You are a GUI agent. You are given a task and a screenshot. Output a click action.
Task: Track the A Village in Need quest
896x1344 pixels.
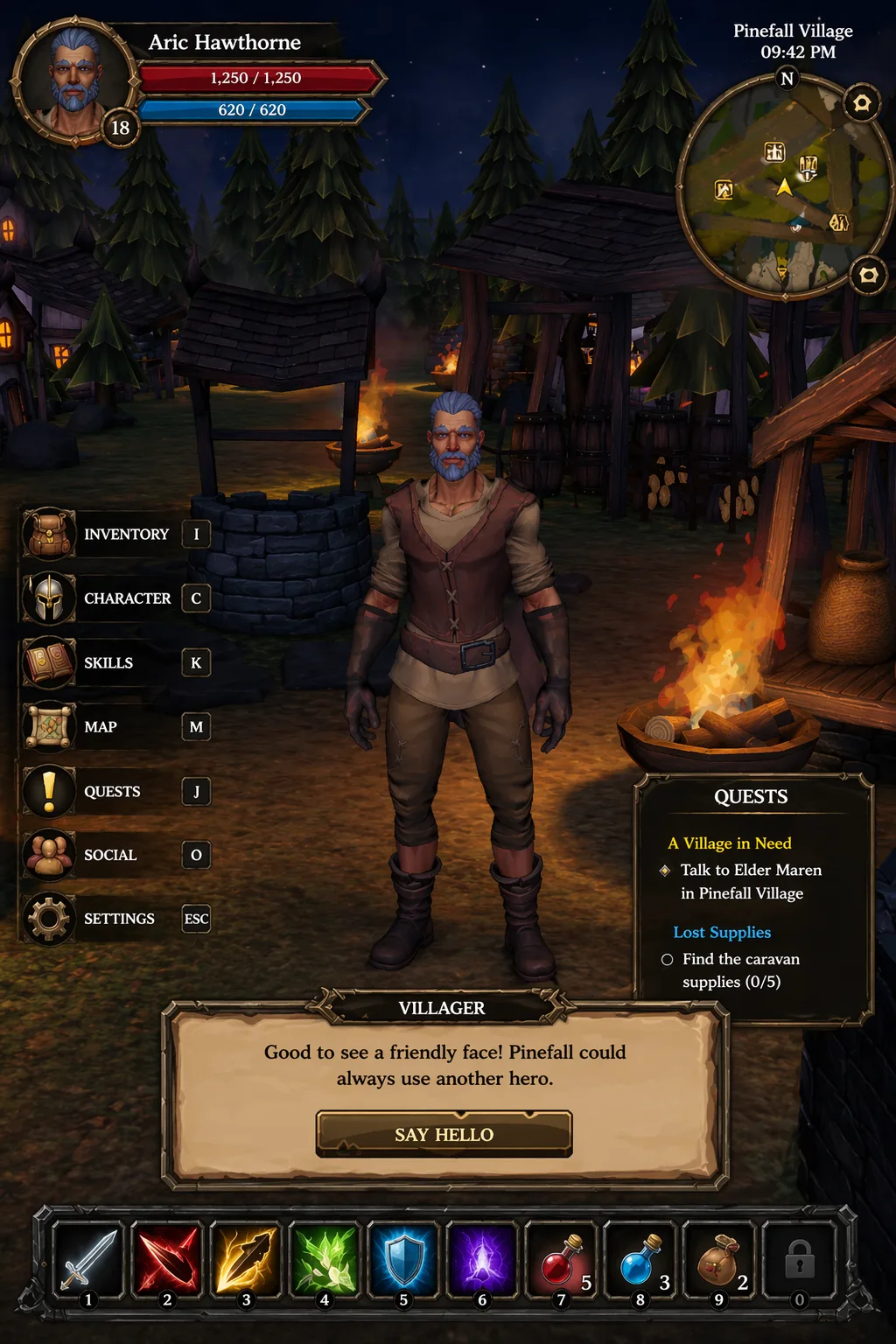[730, 843]
